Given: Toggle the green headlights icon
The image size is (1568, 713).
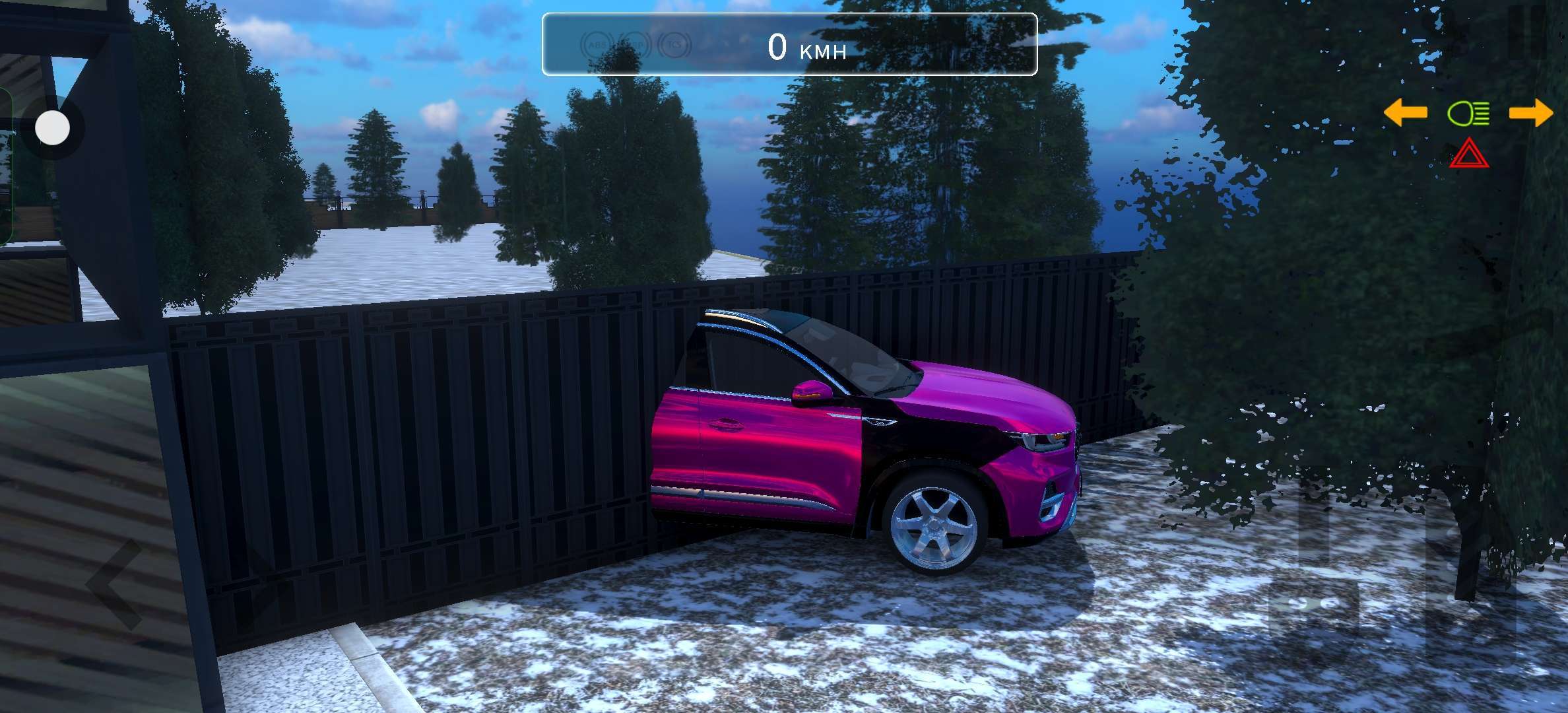Looking at the screenshot, I should click(1468, 114).
